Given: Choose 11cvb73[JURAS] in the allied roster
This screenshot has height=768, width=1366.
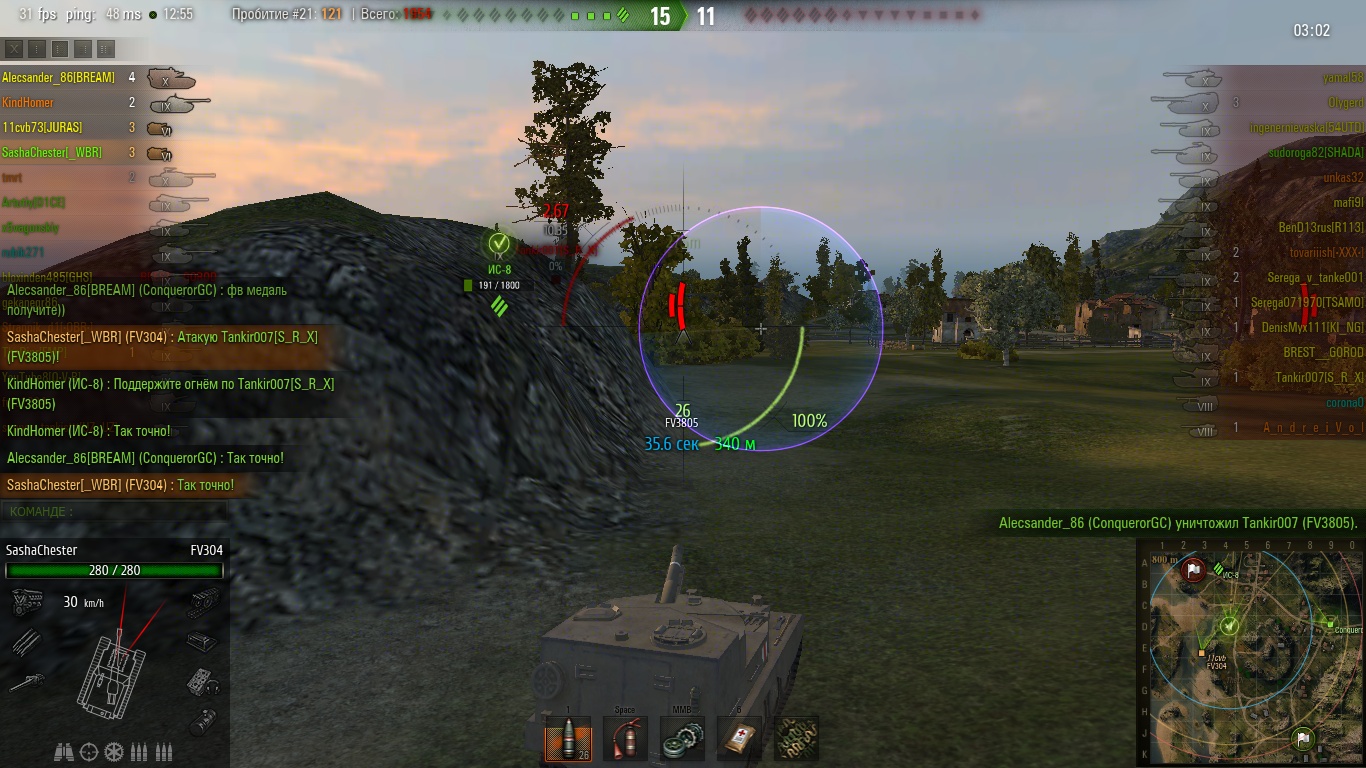Looking at the screenshot, I should click(x=42, y=128).
